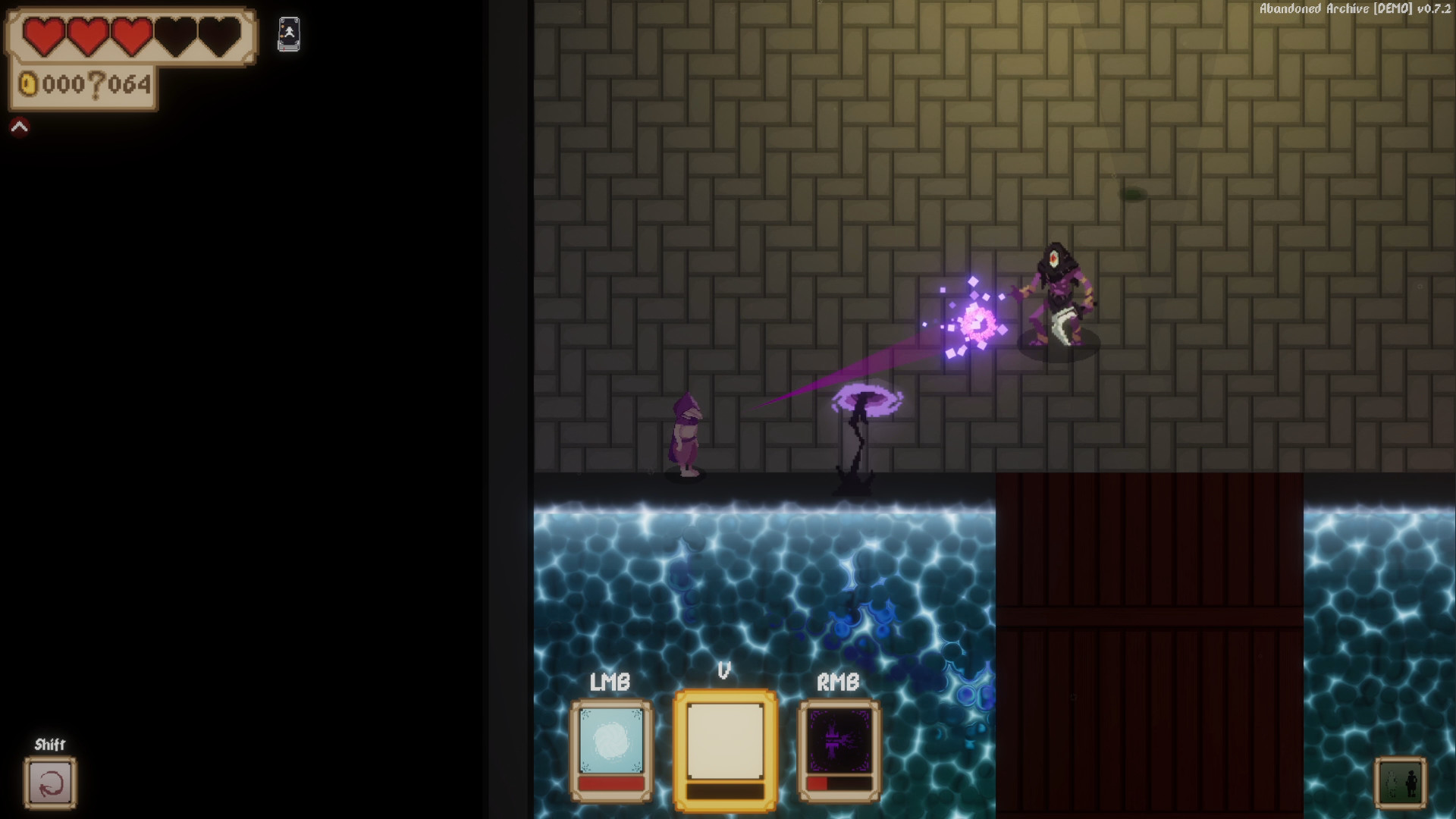
Task: Click the V key label above the slot
Action: 723,671
